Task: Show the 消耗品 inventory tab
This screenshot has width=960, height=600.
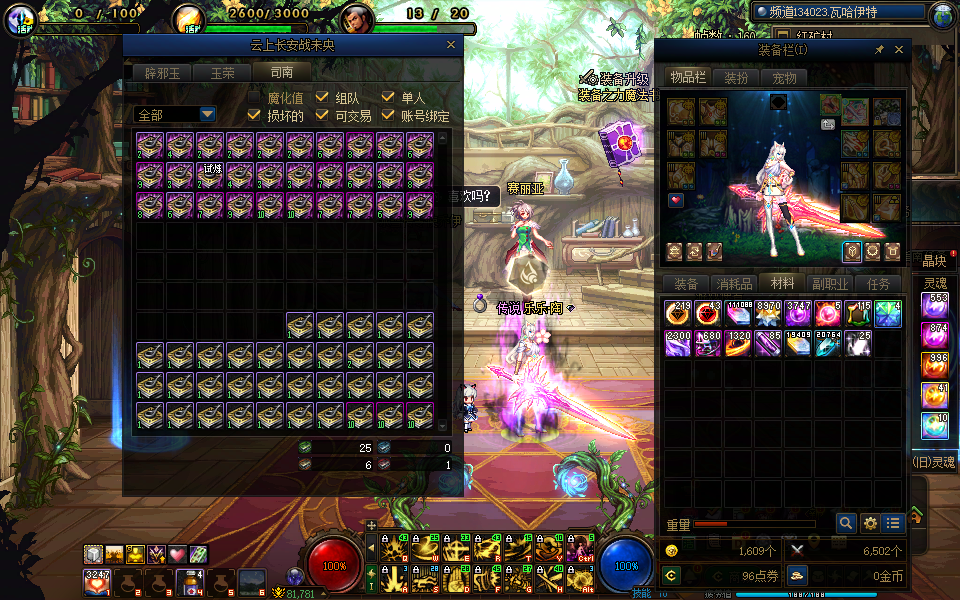Action: pyautogui.click(x=735, y=284)
